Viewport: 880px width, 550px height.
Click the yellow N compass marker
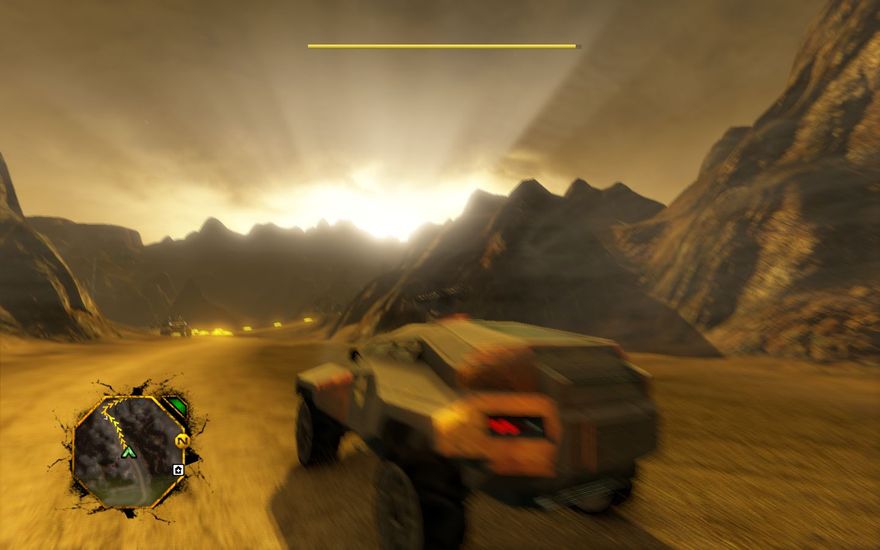click(x=182, y=440)
